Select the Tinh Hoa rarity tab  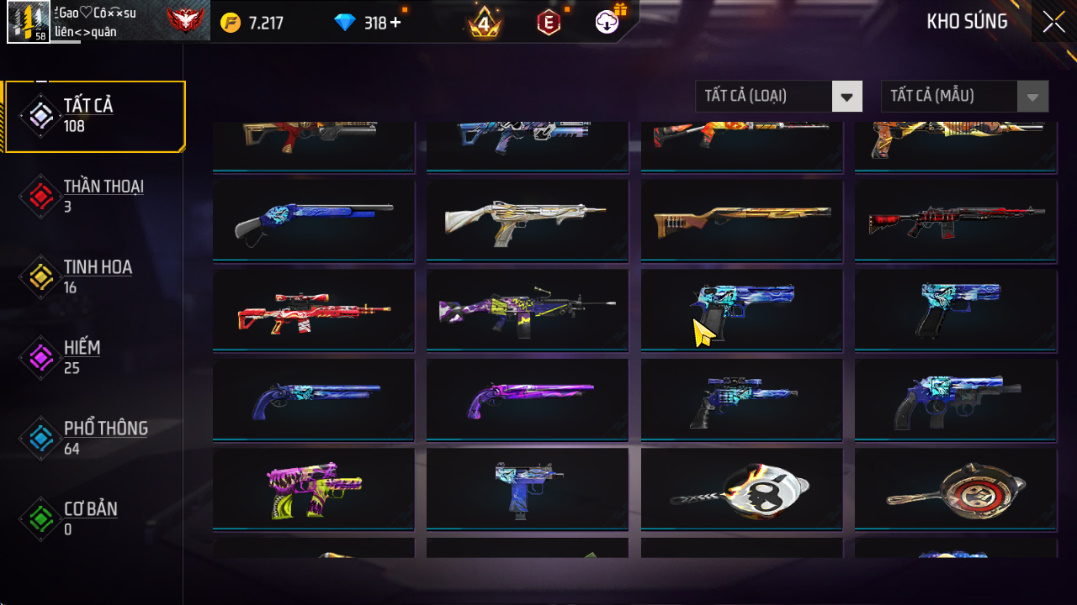click(x=95, y=277)
